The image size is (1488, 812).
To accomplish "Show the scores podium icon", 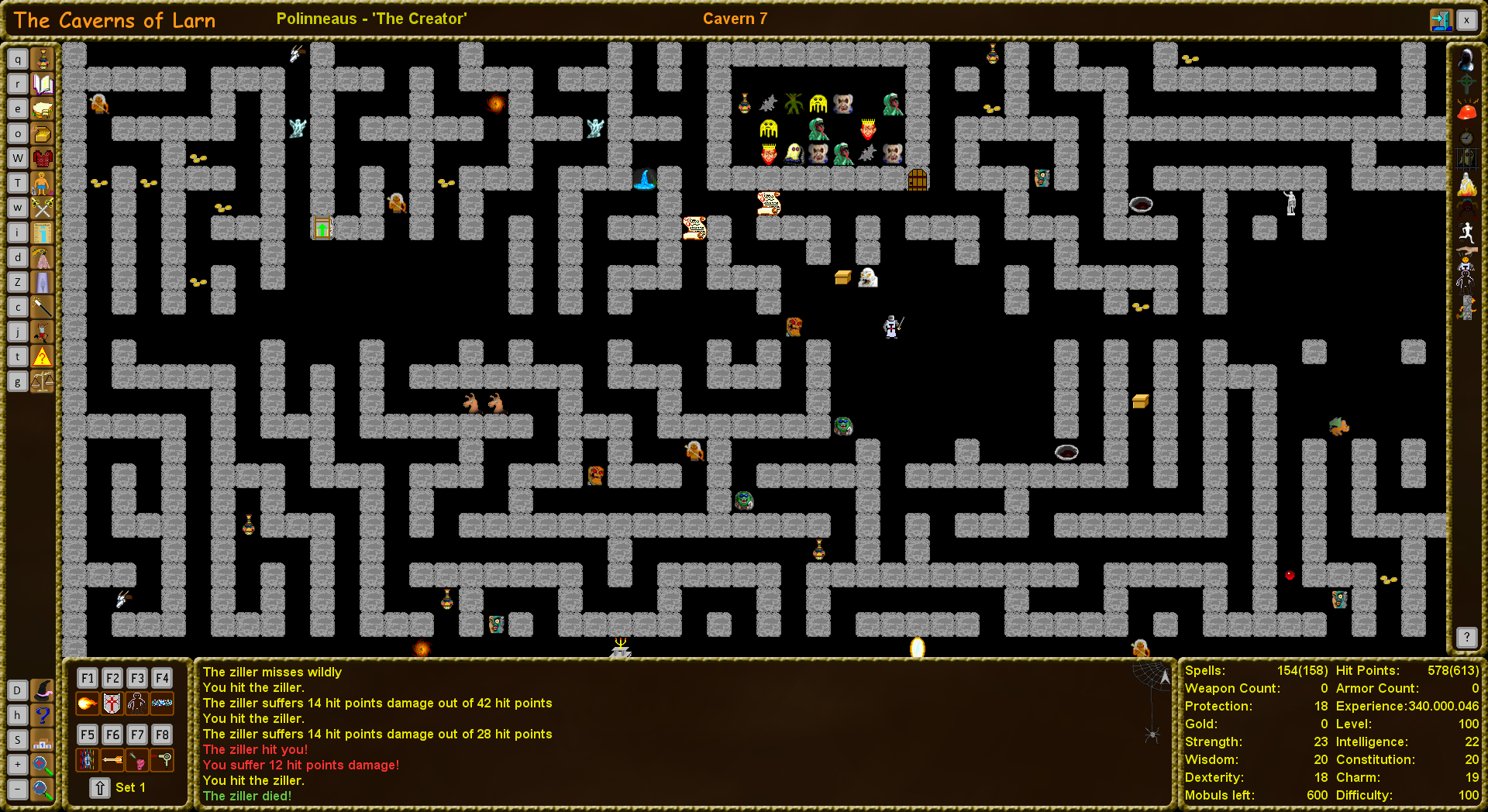I will point(43,740).
